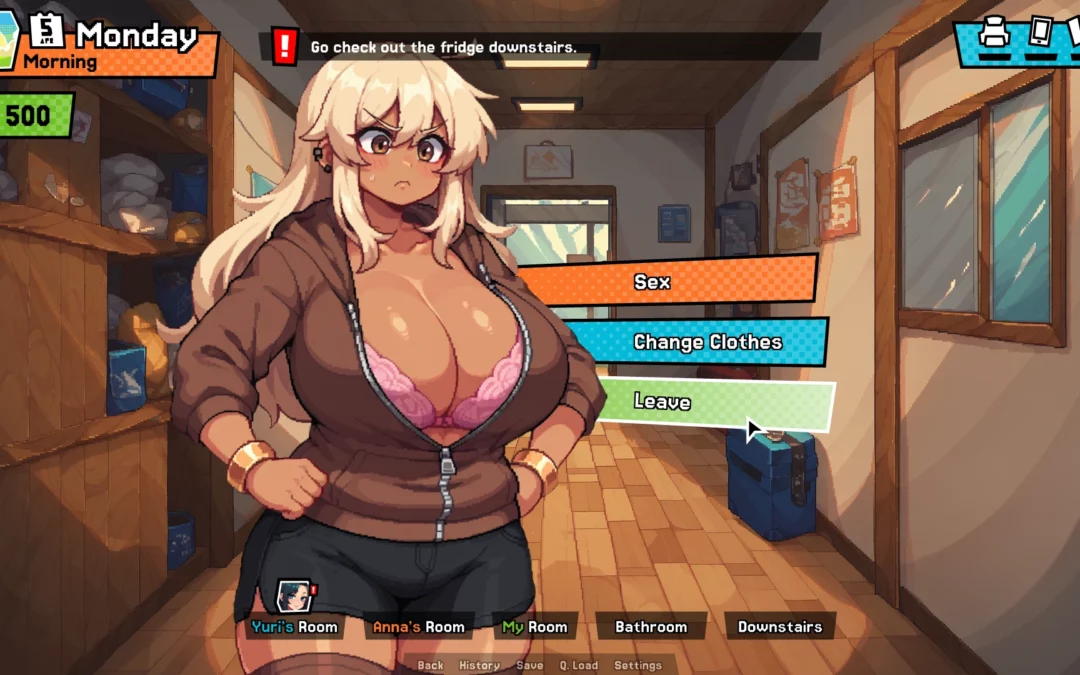
Task: Click the character portrait above Yuri's Room
Action: click(x=293, y=595)
